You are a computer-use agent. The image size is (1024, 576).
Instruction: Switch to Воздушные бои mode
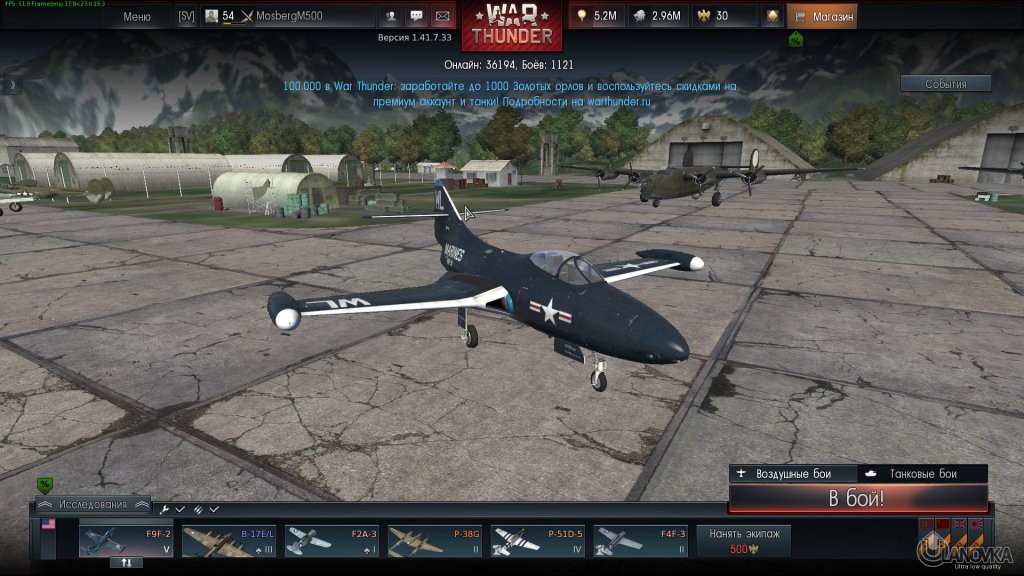(x=793, y=474)
